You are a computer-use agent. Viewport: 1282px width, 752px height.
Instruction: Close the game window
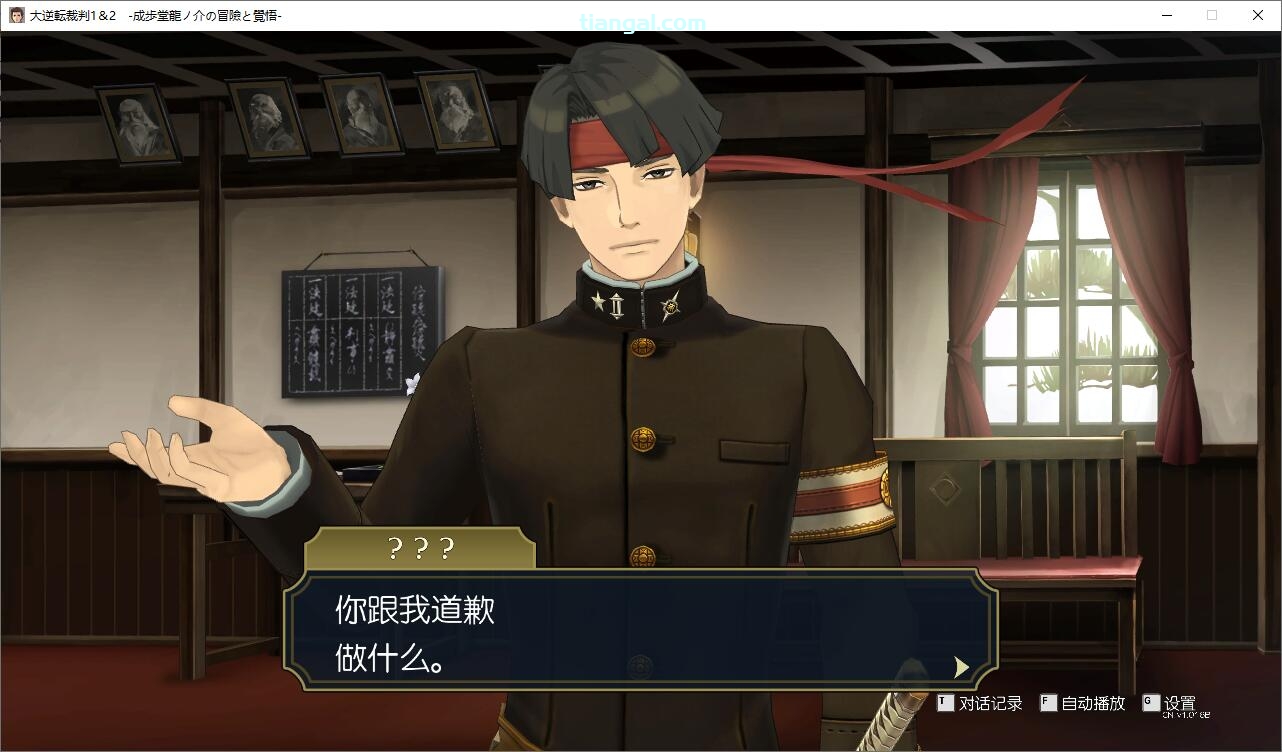1258,15
